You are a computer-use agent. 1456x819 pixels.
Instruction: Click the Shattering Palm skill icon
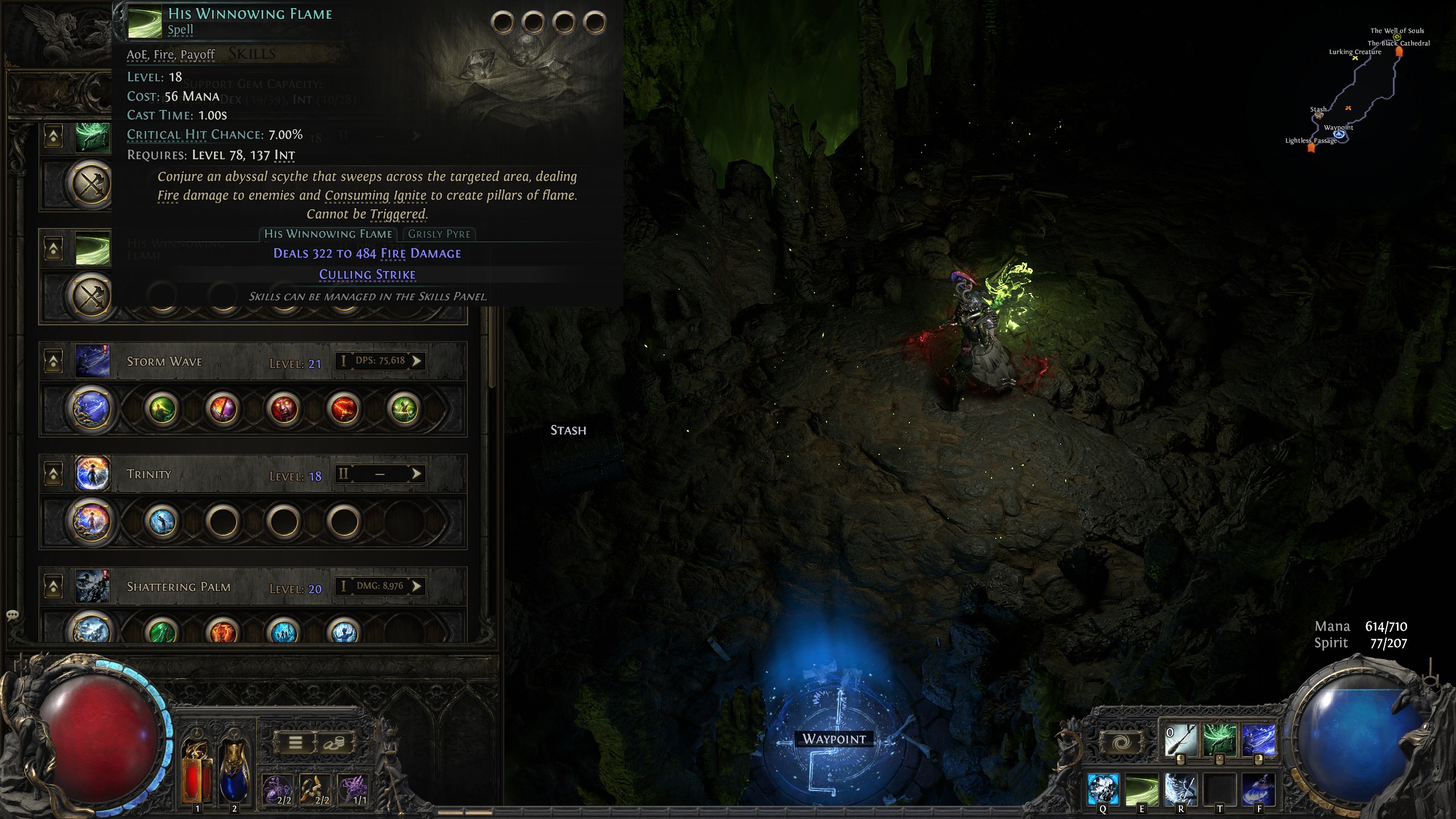[x=92, y=586]
